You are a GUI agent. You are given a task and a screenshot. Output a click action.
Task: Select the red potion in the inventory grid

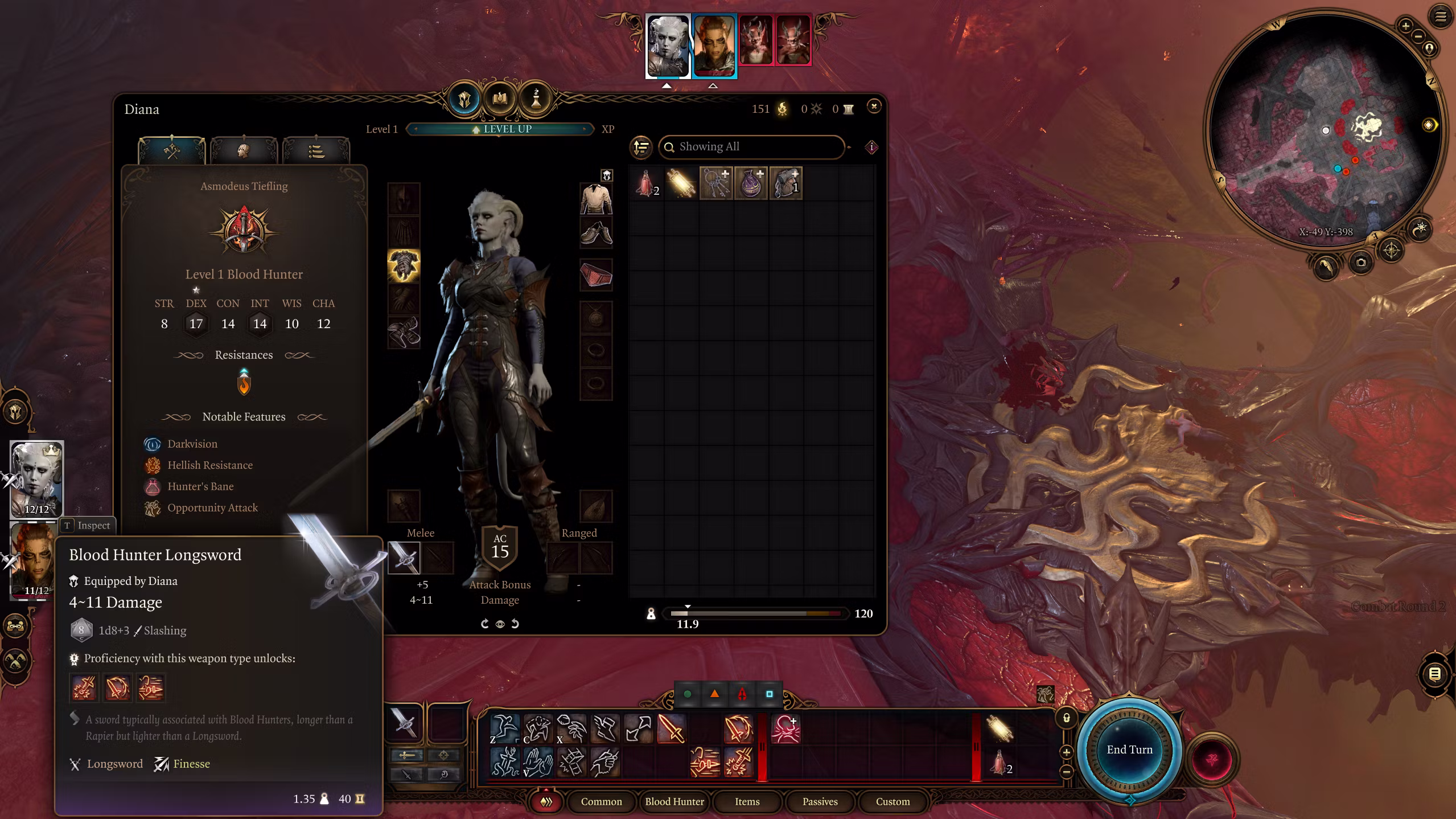point(646,183)
